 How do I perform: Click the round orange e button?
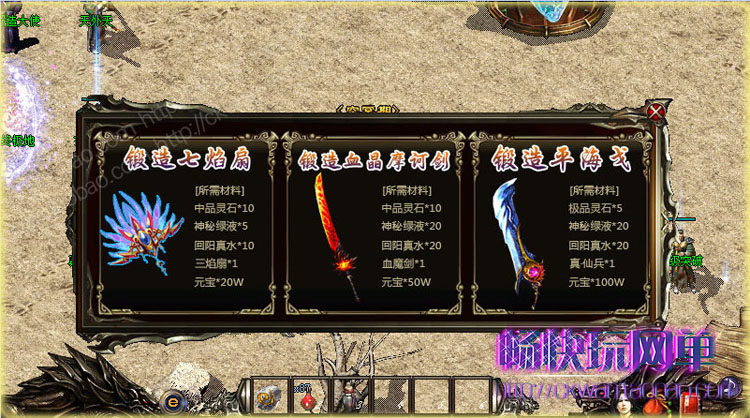click(173, 400)
